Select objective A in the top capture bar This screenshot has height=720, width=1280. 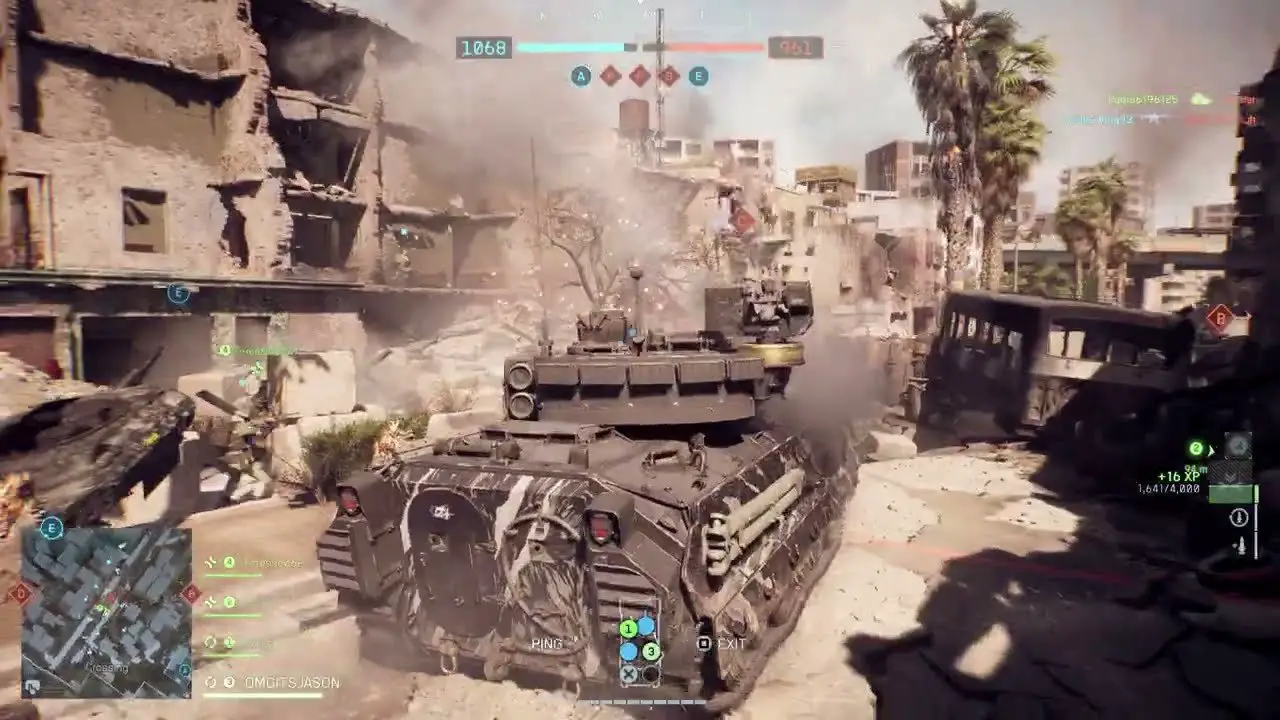point(581,76)
